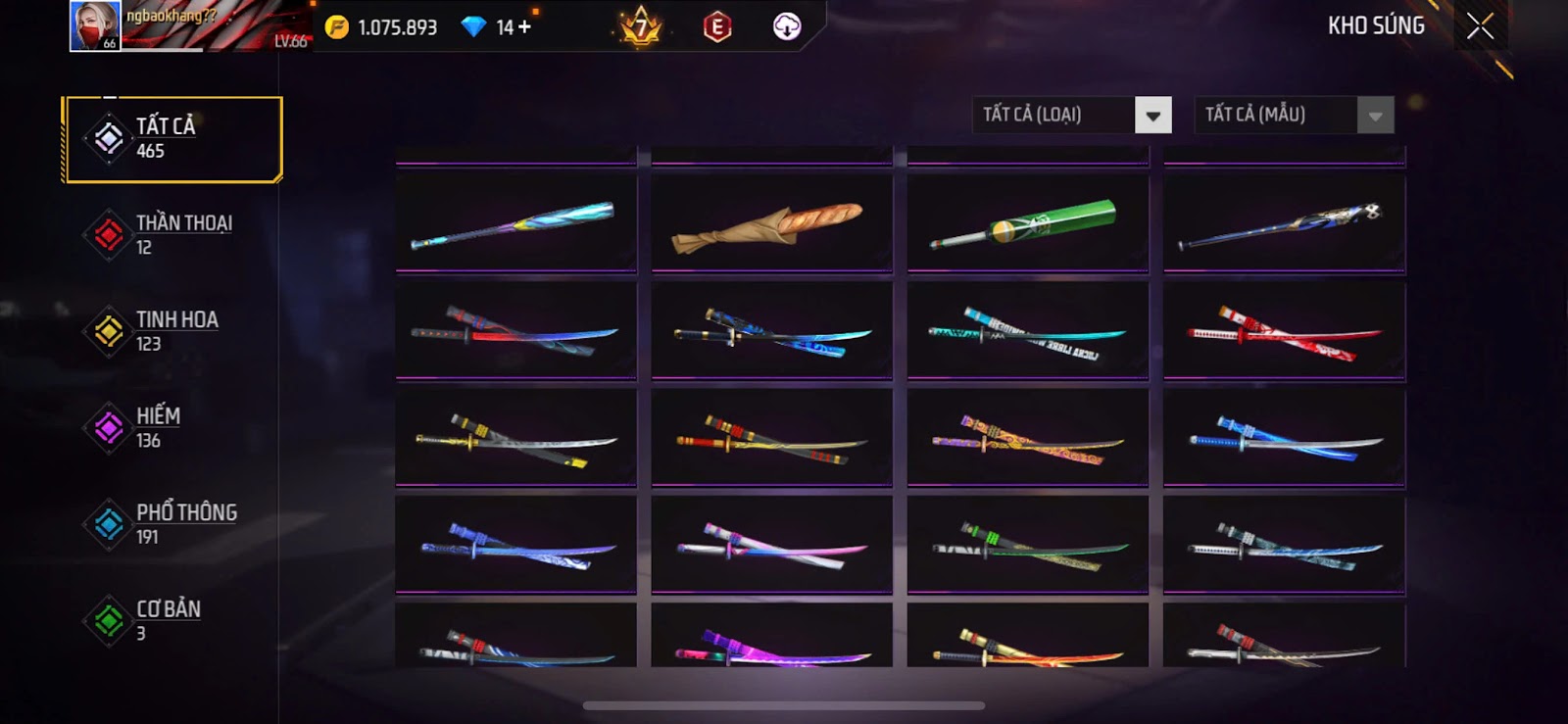
Task: Select the red and white katana
Action: coord(1284,331)
